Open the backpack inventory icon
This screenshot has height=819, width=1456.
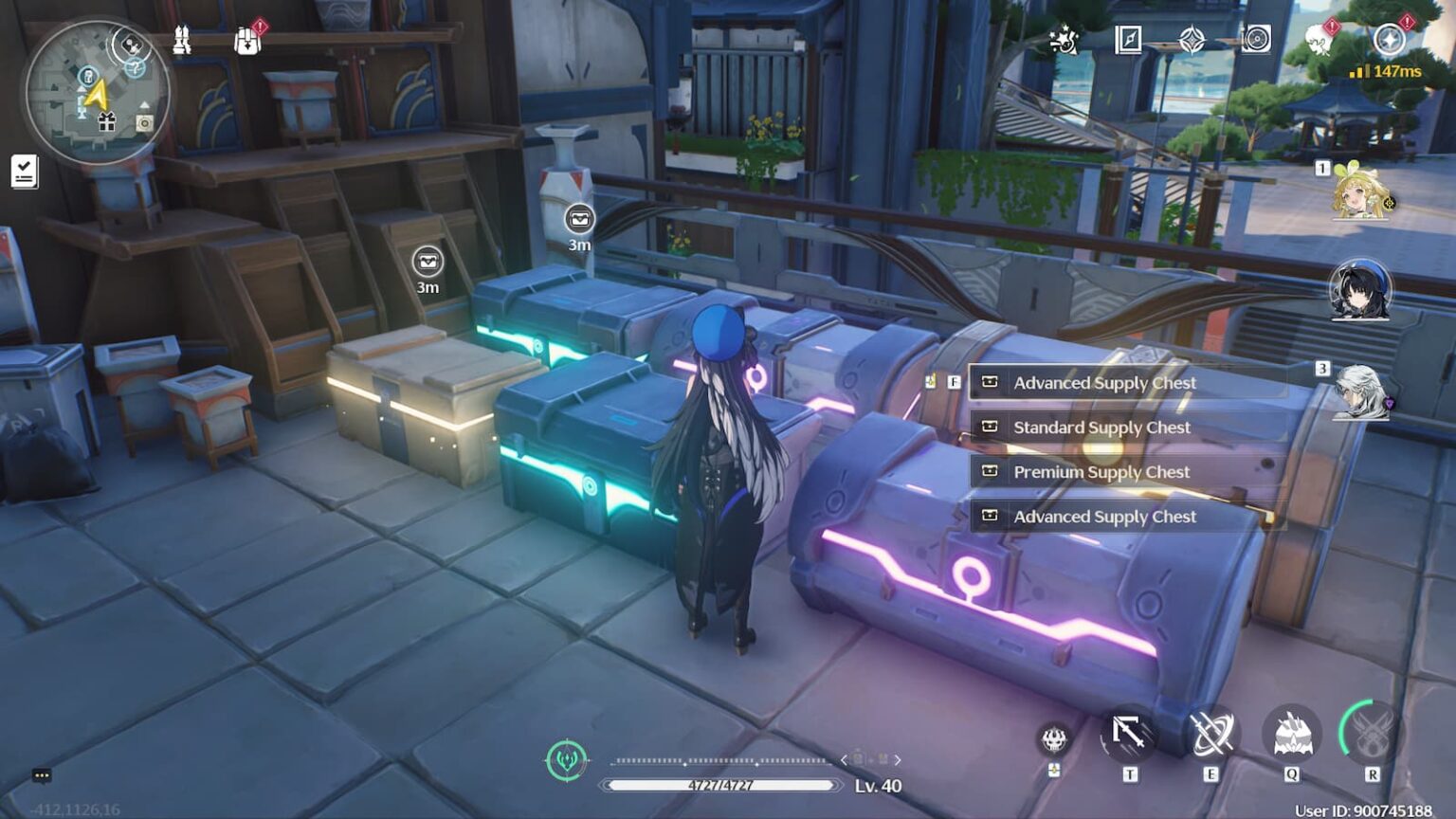tap(247, 41)
